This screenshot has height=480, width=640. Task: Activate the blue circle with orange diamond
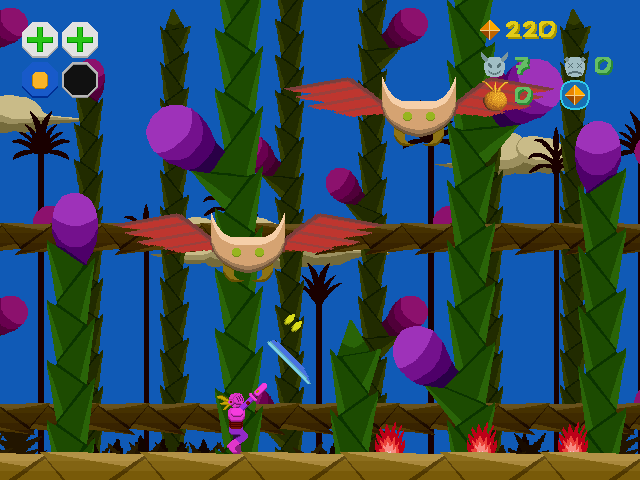(575, 95)
